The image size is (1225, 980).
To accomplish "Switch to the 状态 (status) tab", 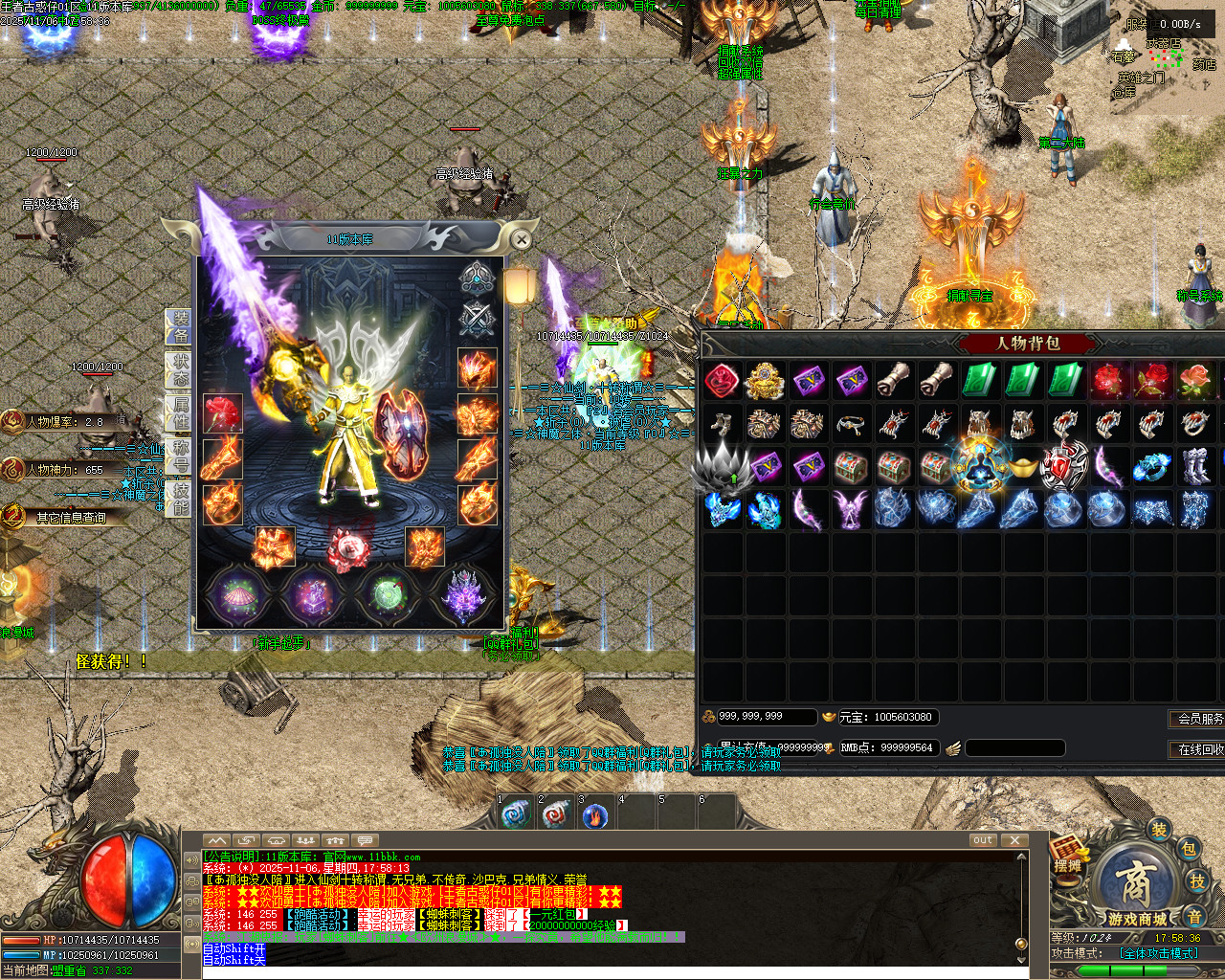I will click(x=180, y=369).
